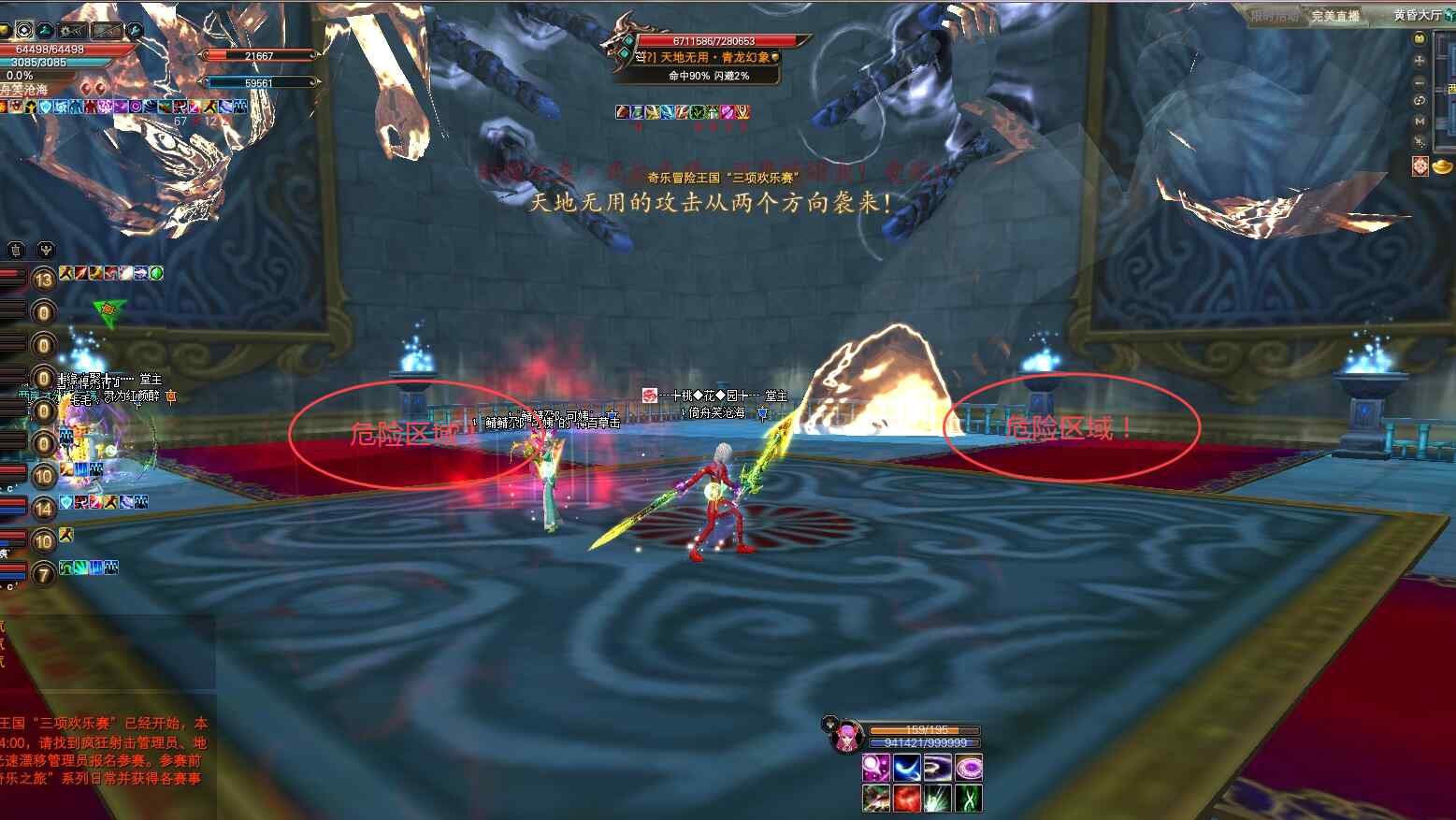
Task: Activate the pink orb pet skill
Action: click(x=875, y=769)
